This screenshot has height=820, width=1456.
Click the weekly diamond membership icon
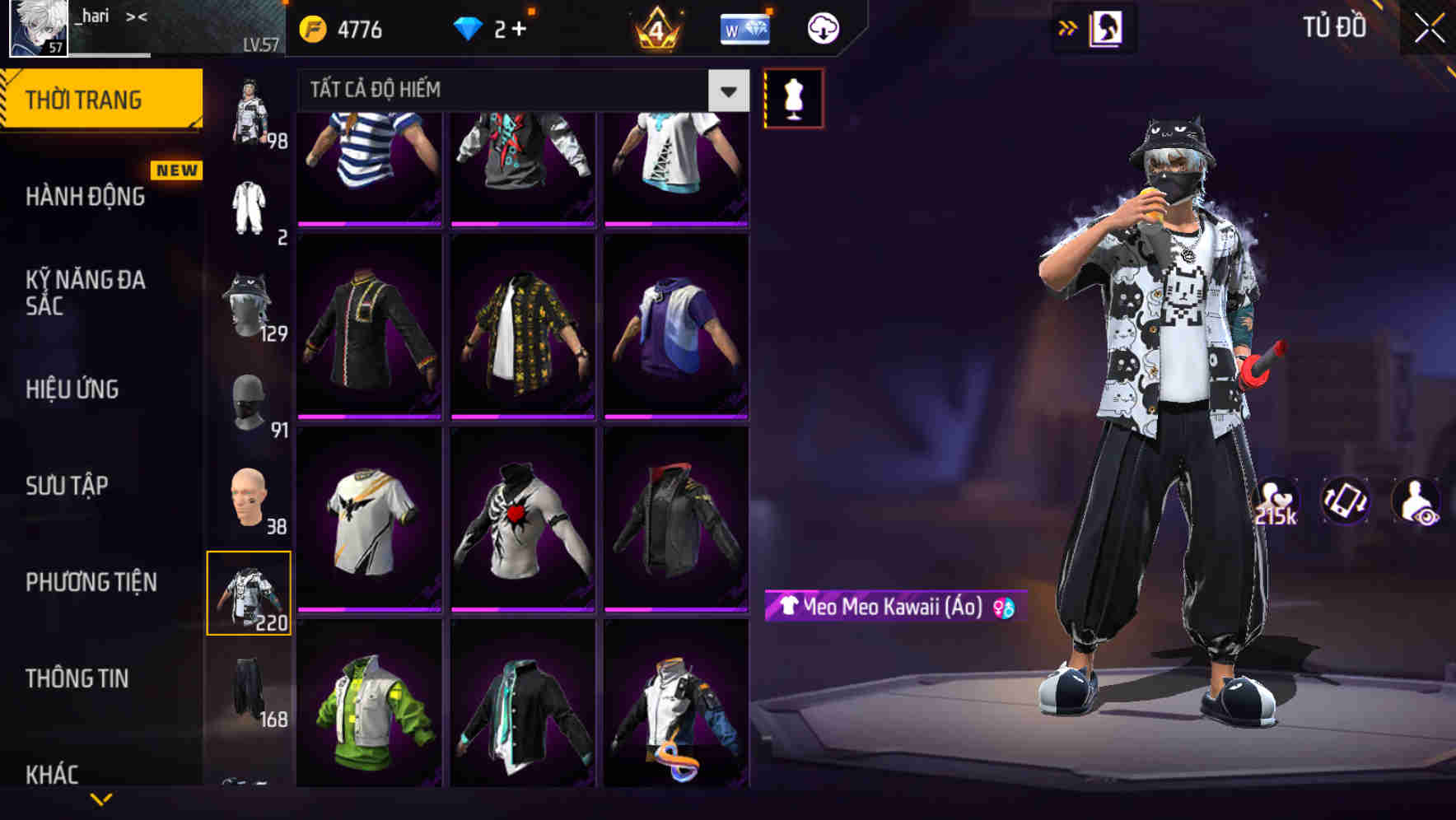click(744, 27)
